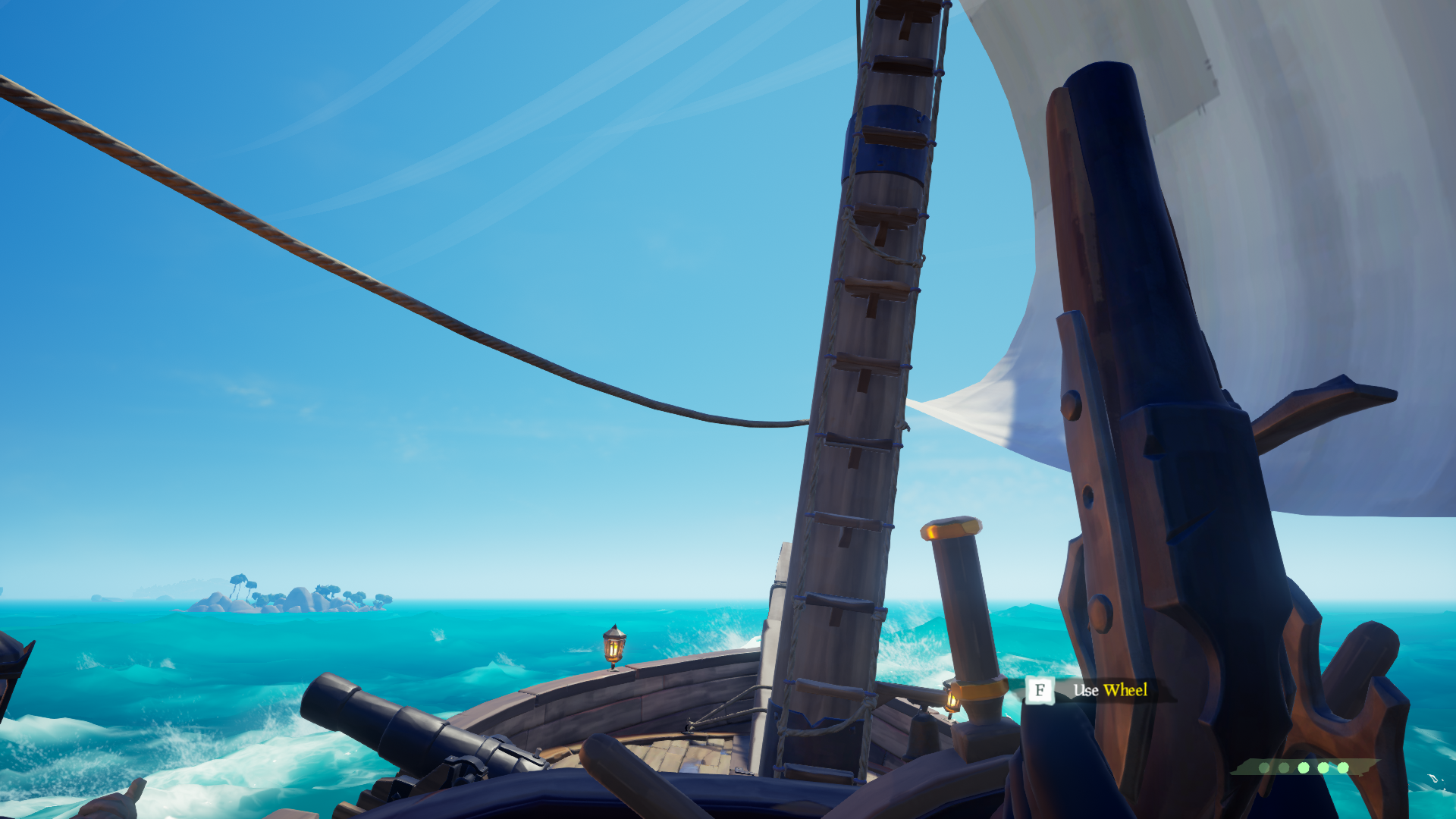Select the yellow Wheel label

[1126, 691]
